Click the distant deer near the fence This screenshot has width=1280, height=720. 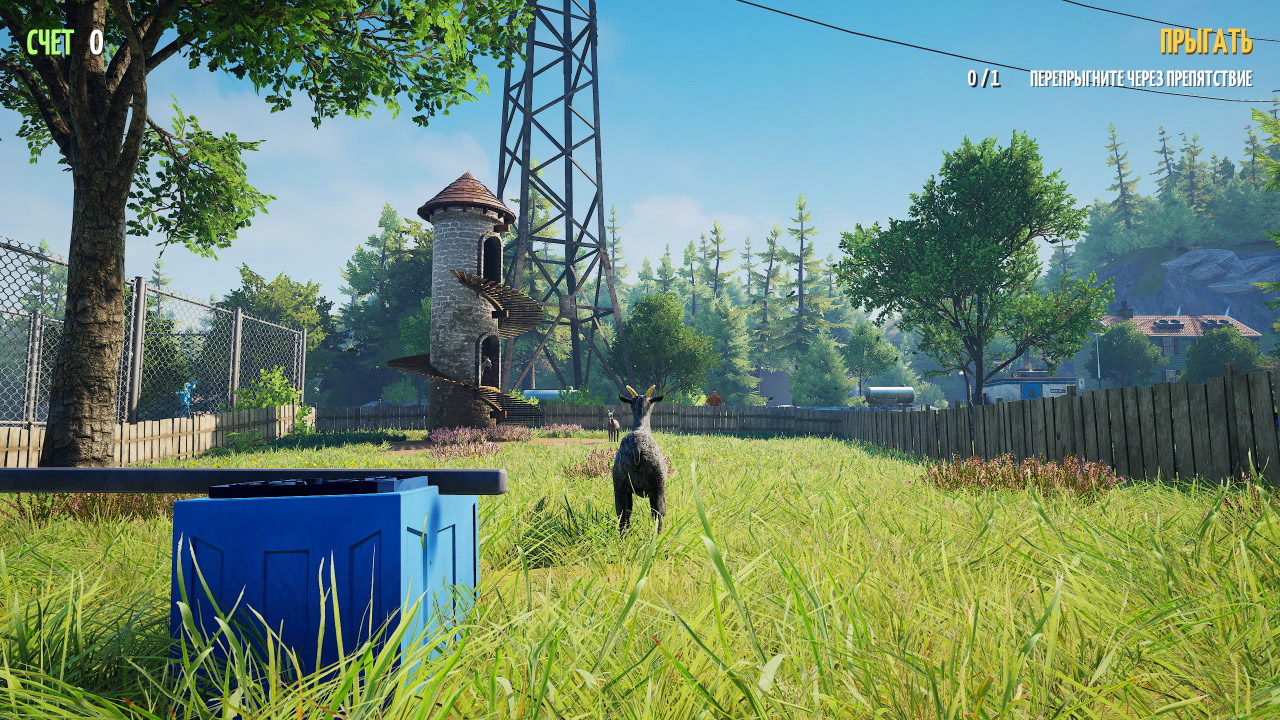(x=612, y=425)
